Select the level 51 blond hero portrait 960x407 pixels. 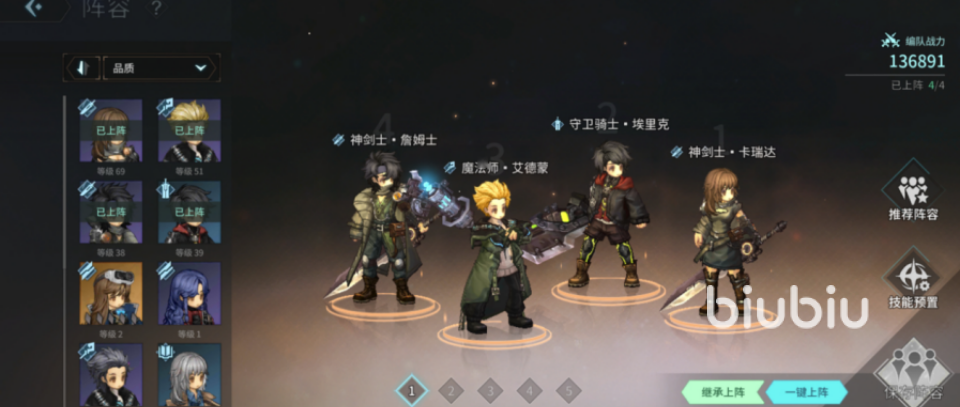[189, 130]
